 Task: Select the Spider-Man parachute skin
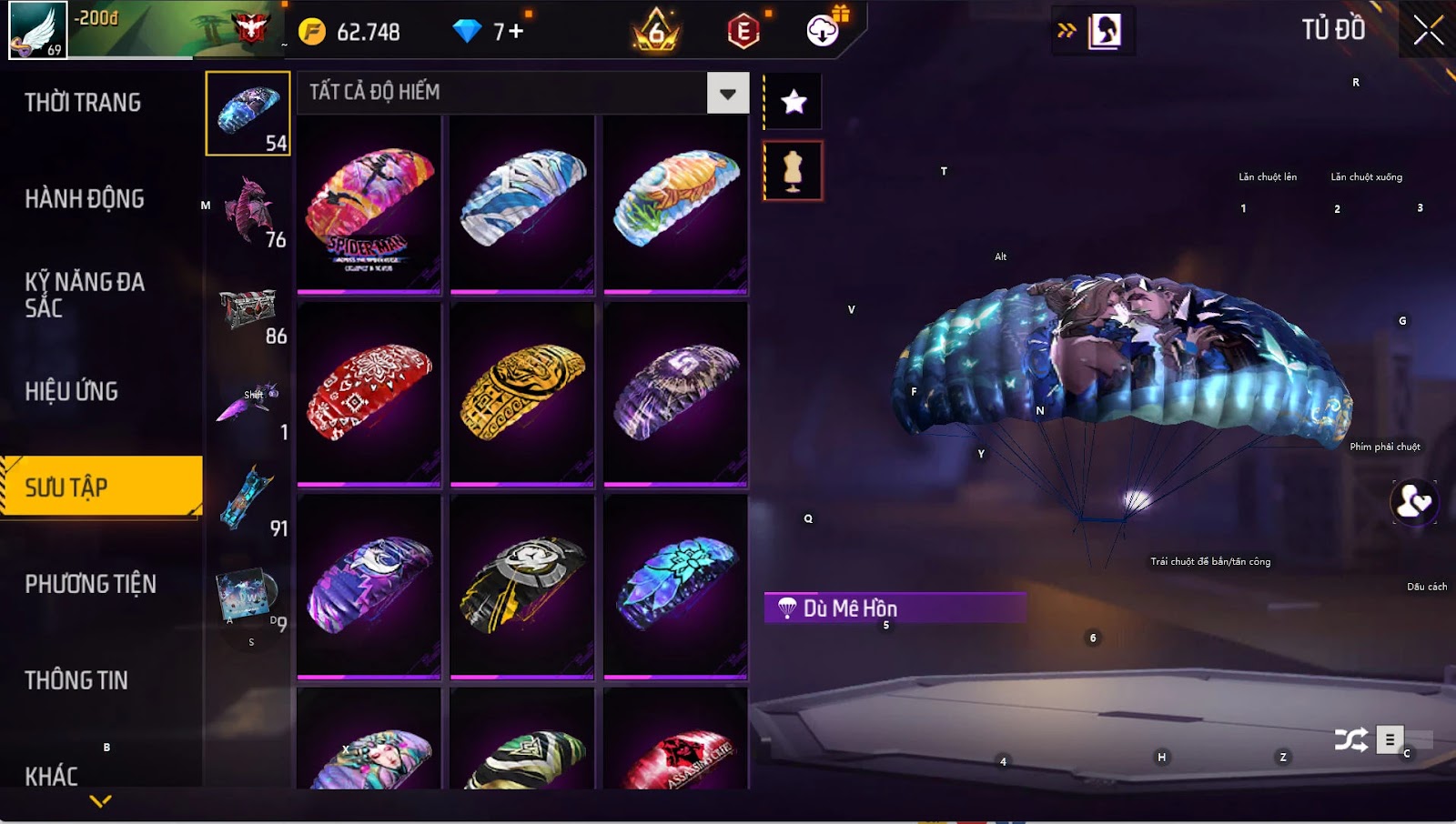coord(369,205)
